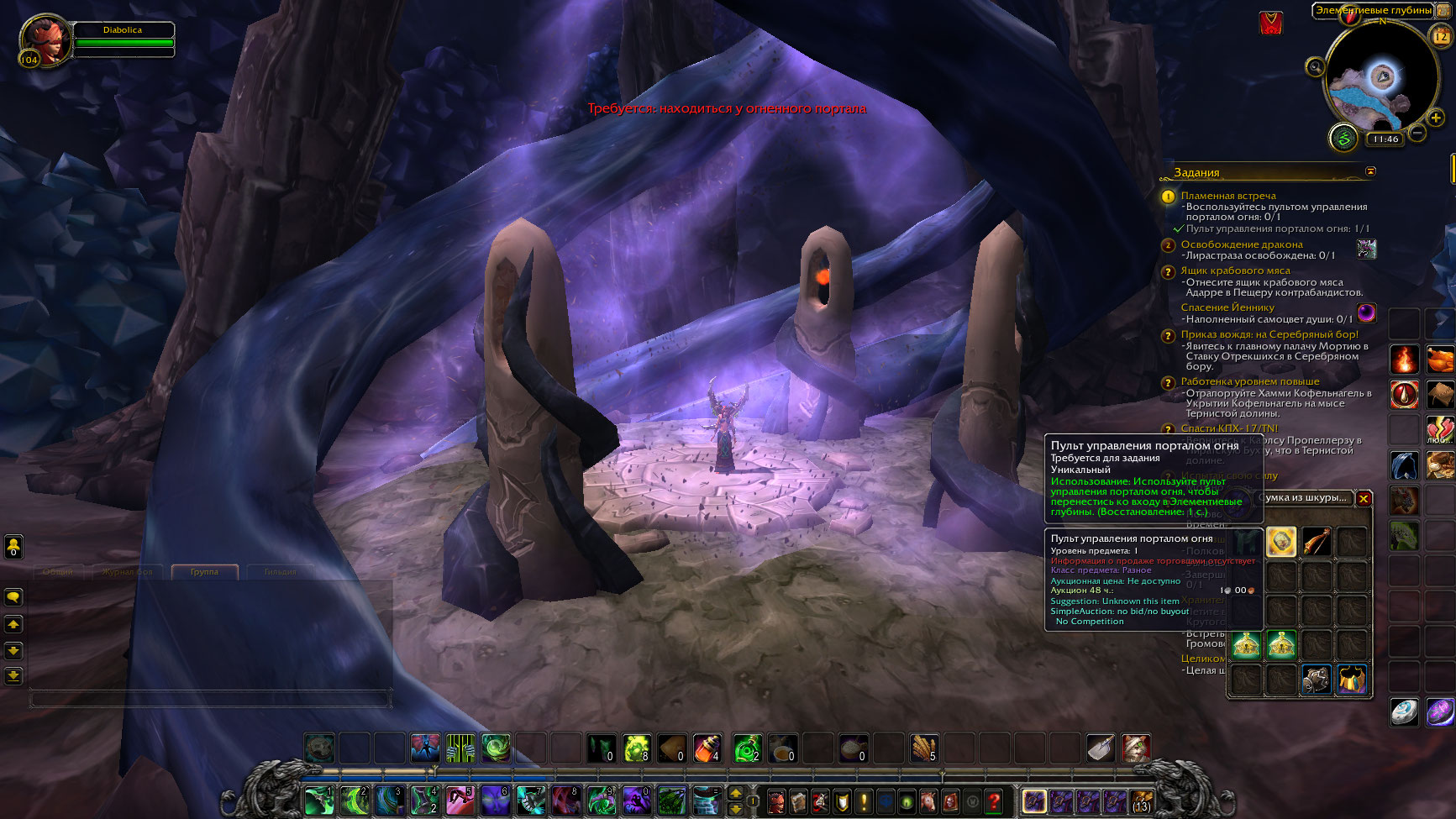
Task: Click the red tabard buff icon
Action: click(x=1271, y=24)
